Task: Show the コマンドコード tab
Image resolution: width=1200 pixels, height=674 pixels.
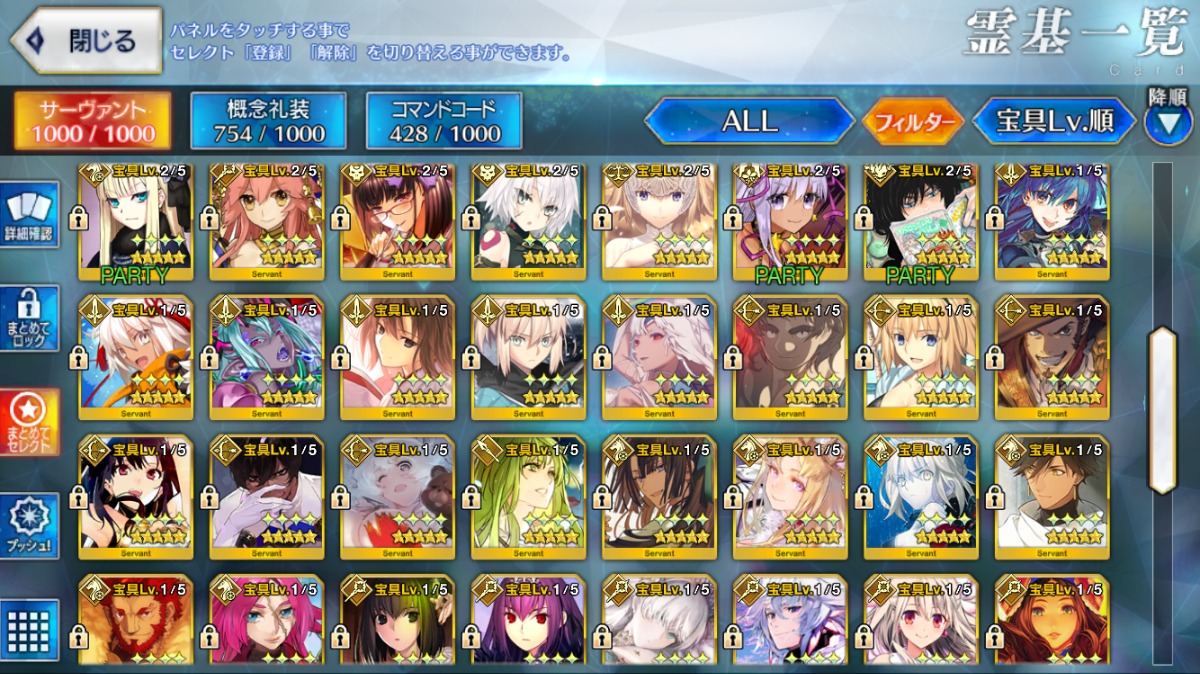Action: [444, 122]
